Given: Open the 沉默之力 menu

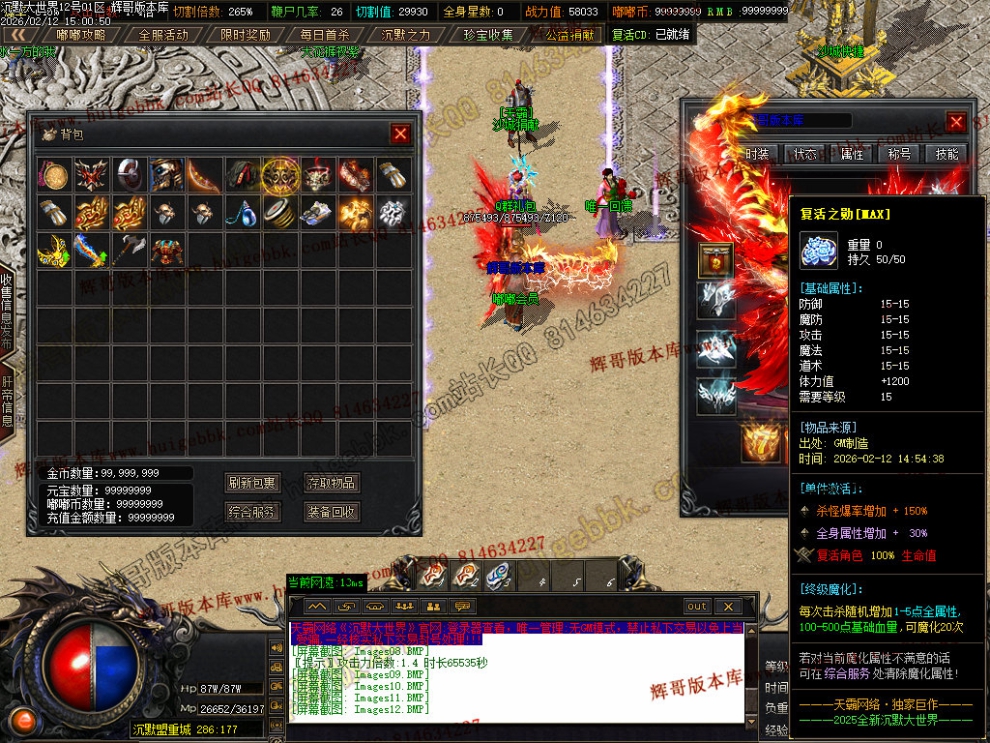Looking at the screenshot, I should [x=407, y=34].
